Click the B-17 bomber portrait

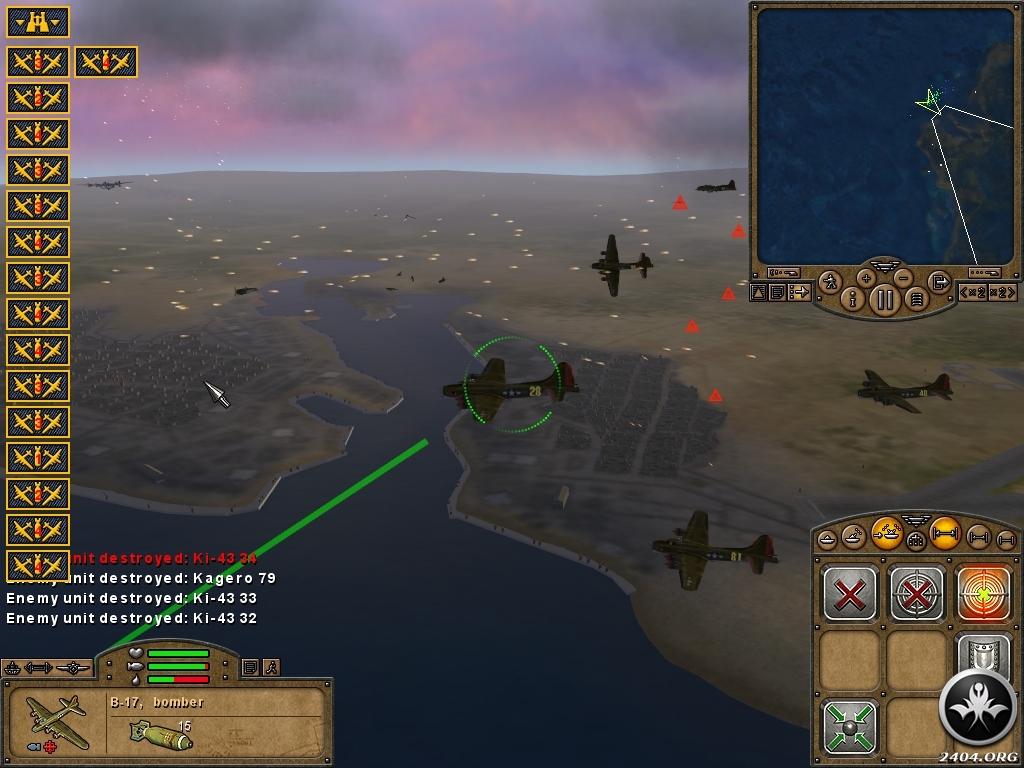[x=58, y=722]
